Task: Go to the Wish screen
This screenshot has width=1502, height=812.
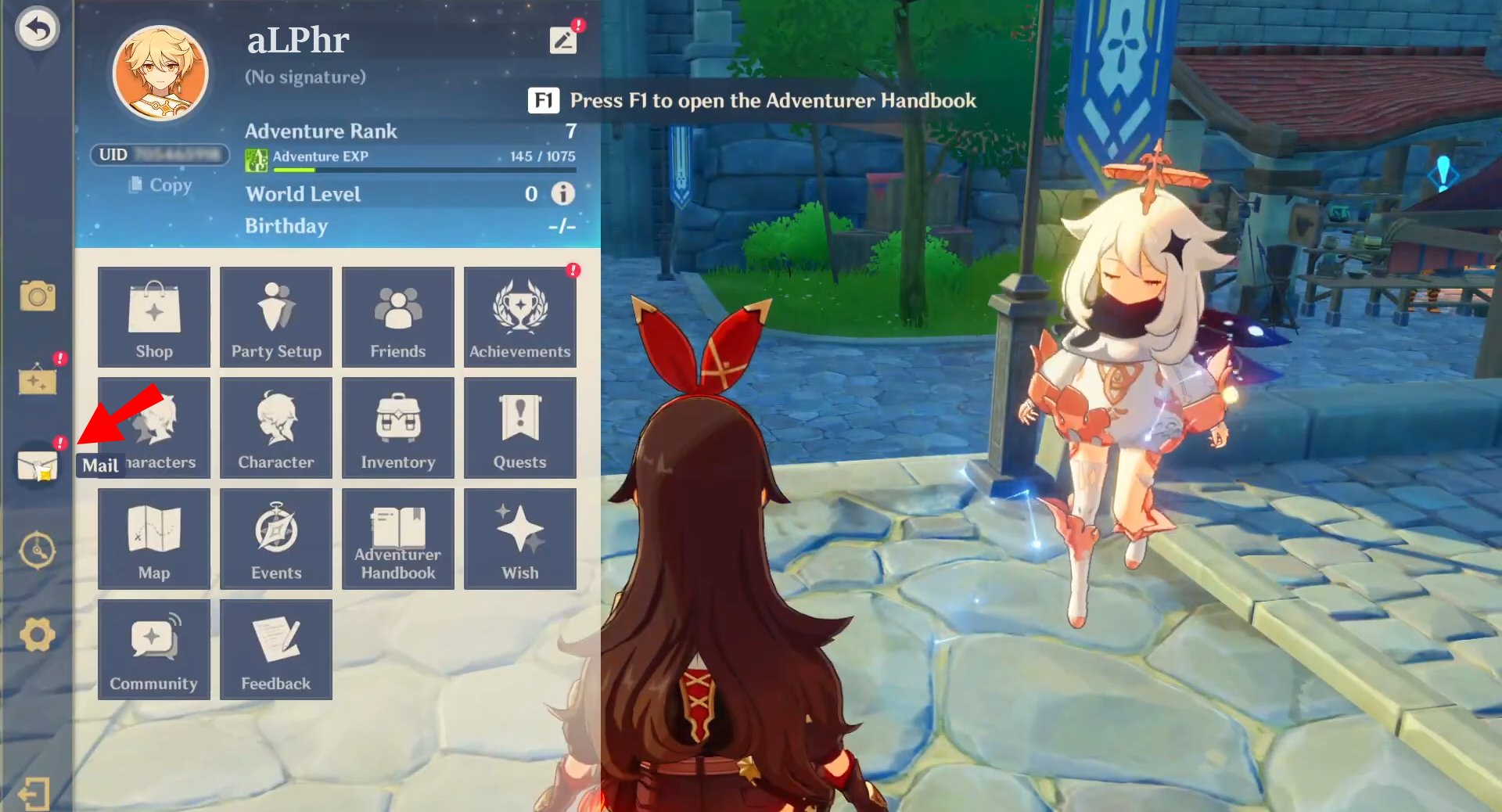Action: pyautogui.click(x=520, y=539)
